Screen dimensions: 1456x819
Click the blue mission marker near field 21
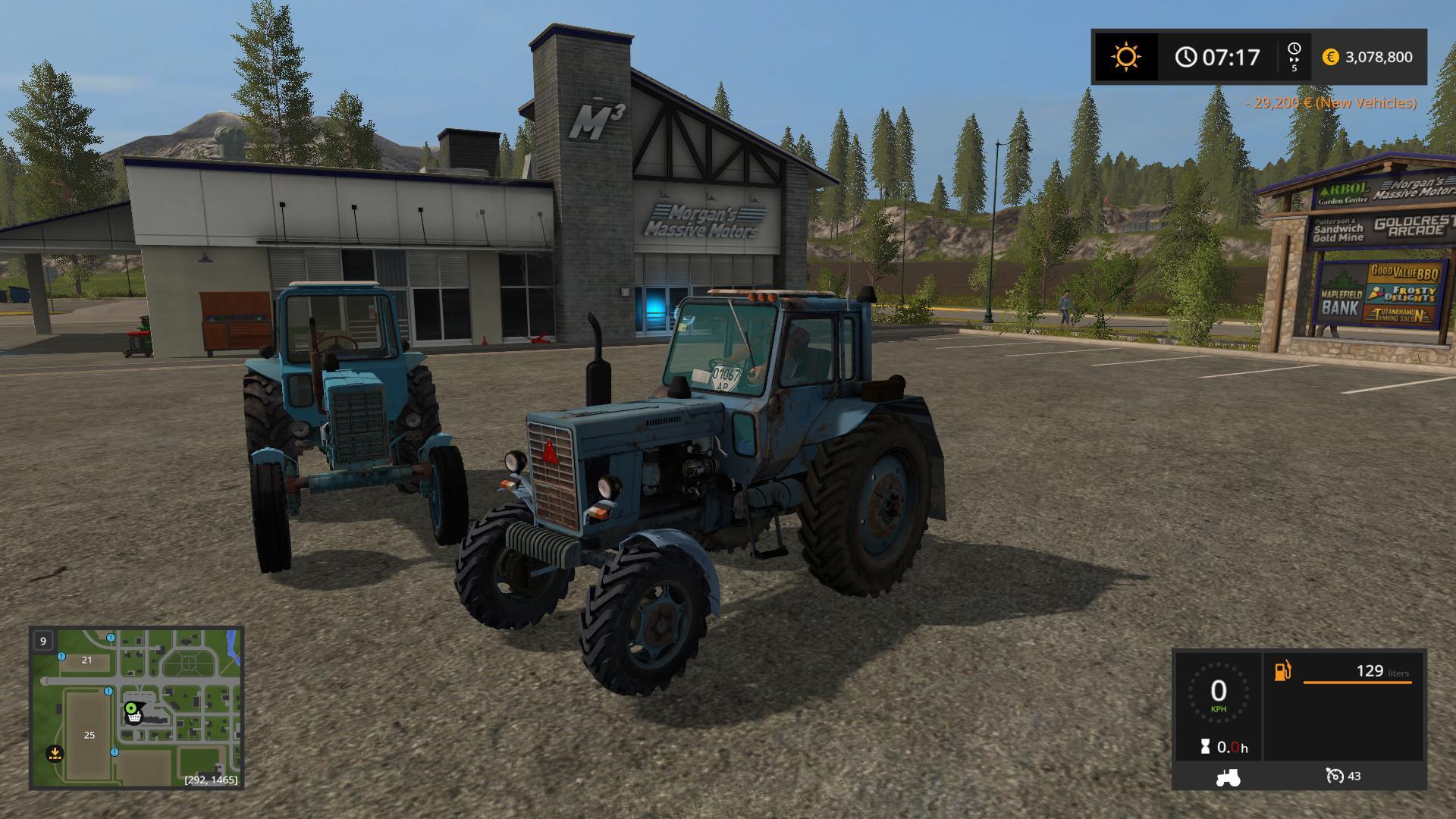click(x=61, y=657)
